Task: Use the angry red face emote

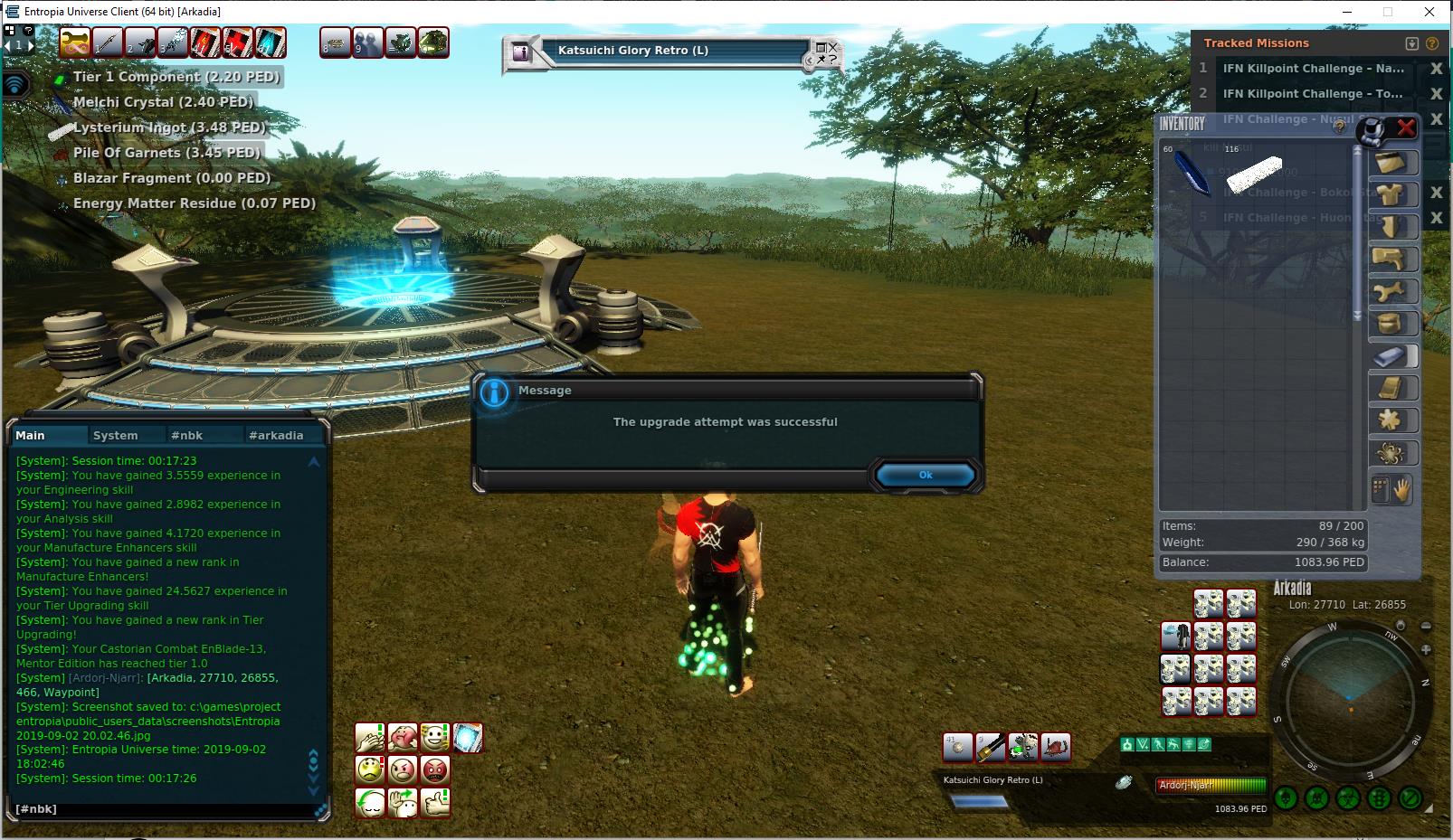Action: [x=435, y=770]
